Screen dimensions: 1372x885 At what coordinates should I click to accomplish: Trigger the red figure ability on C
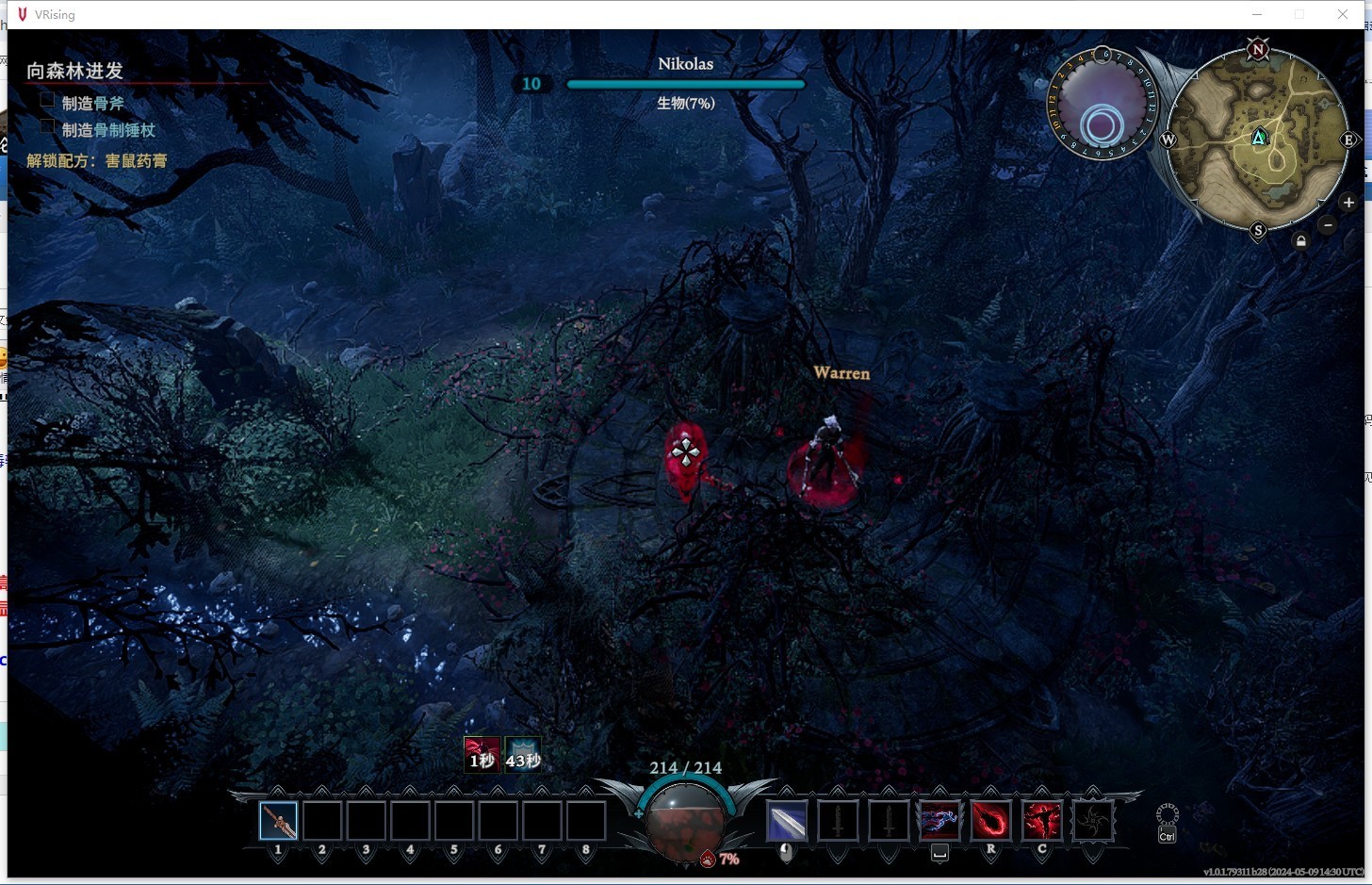click(1041, 821)
